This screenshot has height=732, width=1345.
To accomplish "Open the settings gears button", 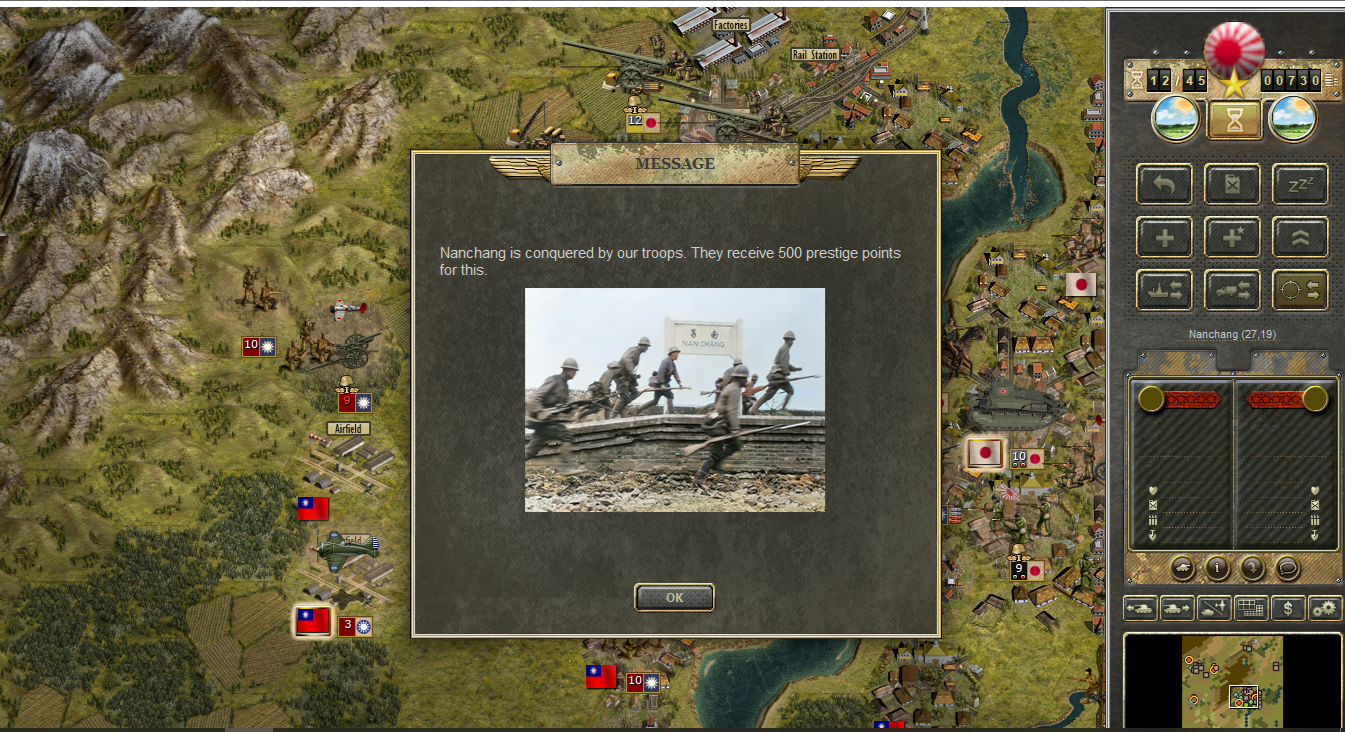I will [x=1325, y=607].
